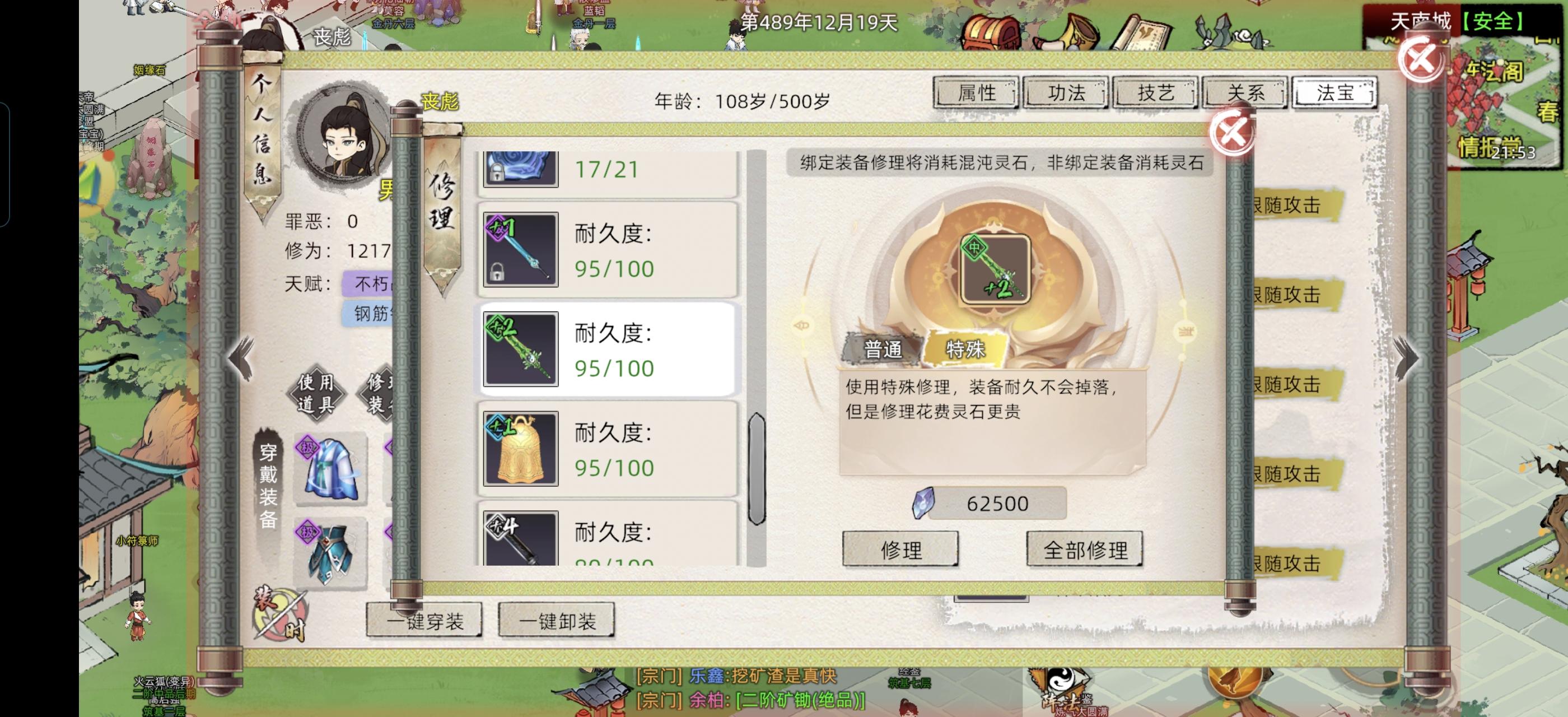Viewport: 1568px width, 717px height.
Task: Click the 装/时 sword emblem bottom left
Action: [280, 614]
